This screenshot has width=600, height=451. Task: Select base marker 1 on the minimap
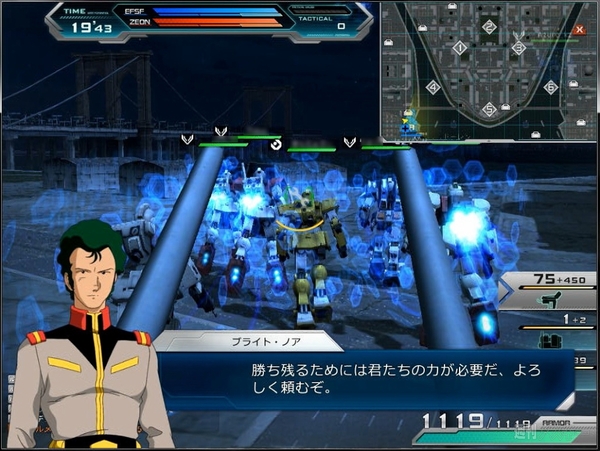(x=459, y=47)
